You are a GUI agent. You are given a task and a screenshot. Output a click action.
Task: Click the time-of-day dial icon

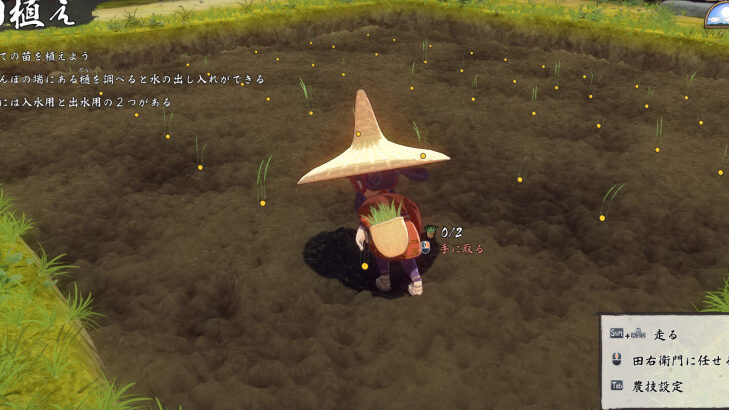[x=718, y=14]
